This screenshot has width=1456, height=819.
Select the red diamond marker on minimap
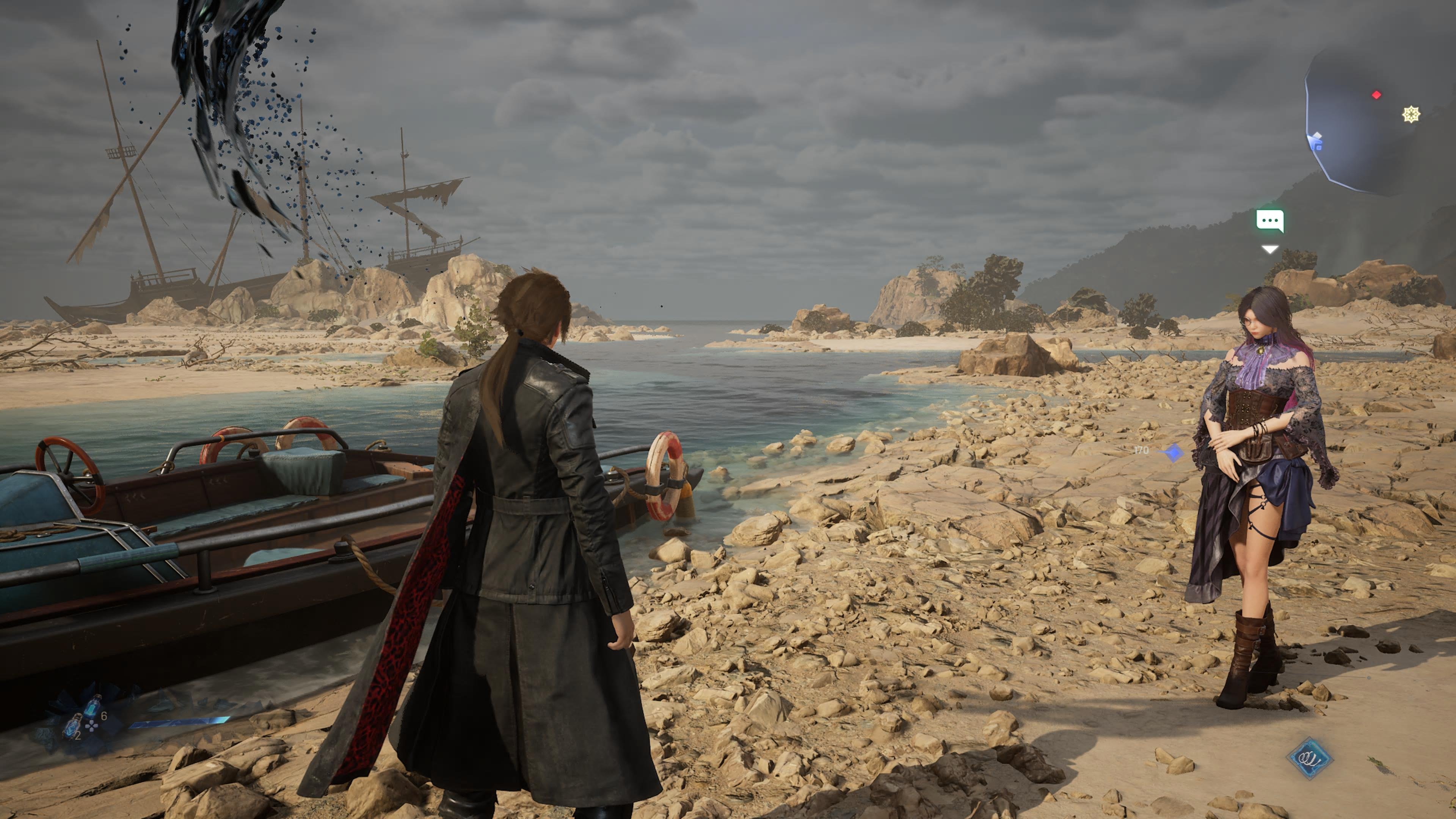coord(1376,95)
